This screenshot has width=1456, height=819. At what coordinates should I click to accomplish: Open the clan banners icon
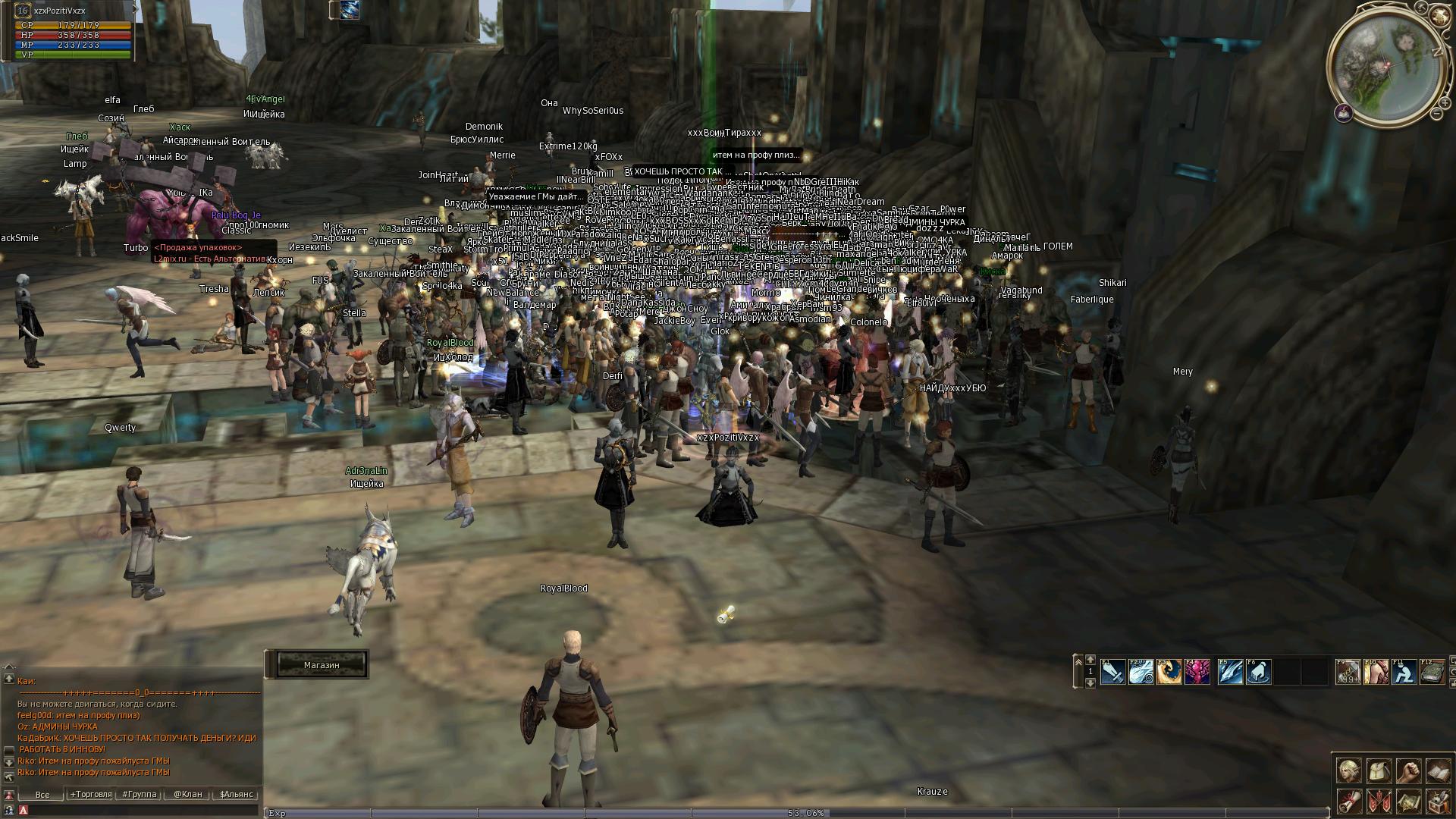1378,801
